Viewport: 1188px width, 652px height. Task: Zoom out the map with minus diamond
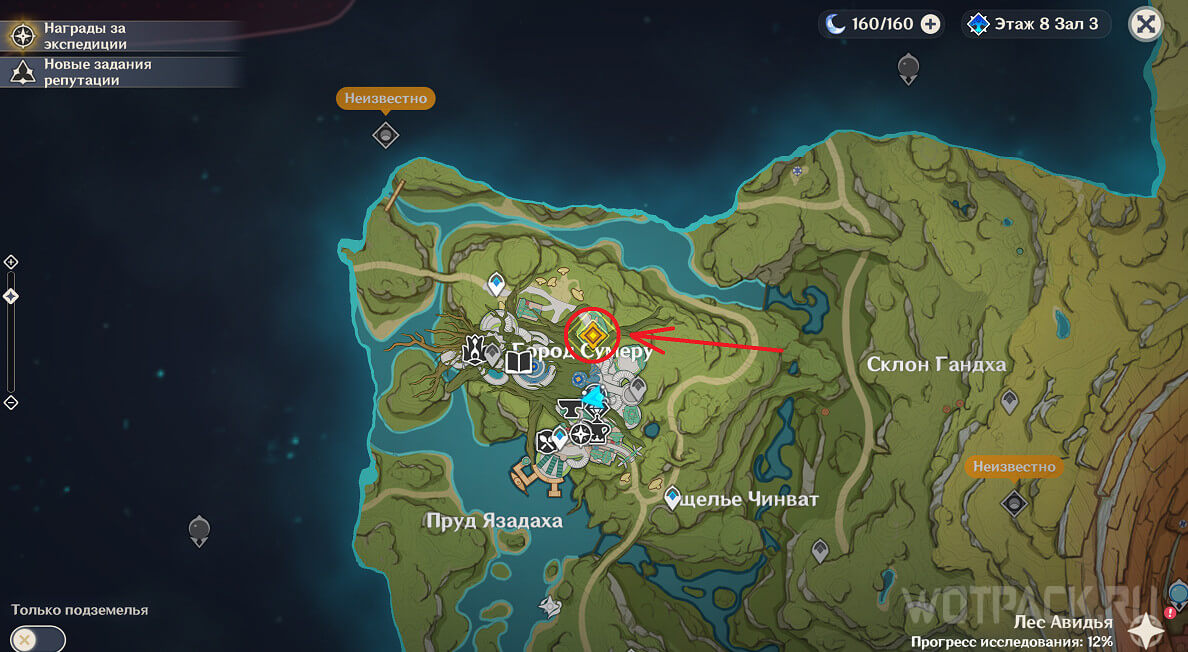[11, 402]
